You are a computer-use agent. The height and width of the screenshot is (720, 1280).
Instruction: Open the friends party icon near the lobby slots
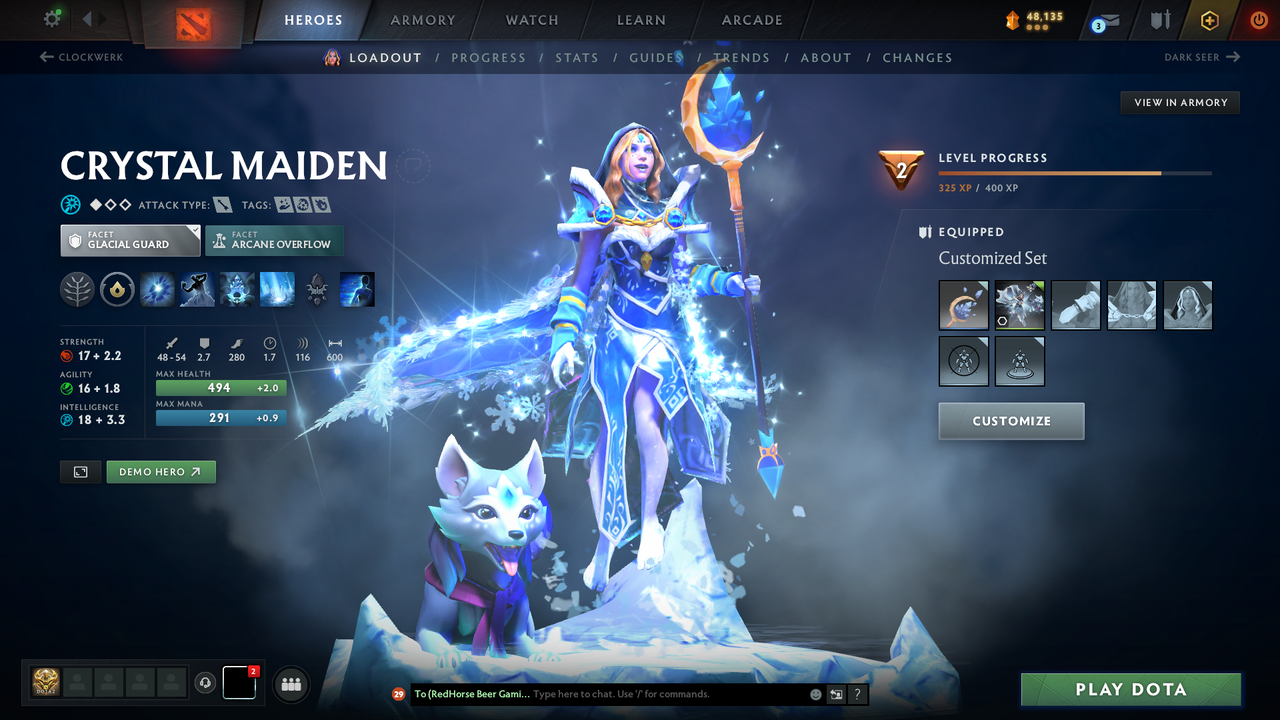[290, 683]
